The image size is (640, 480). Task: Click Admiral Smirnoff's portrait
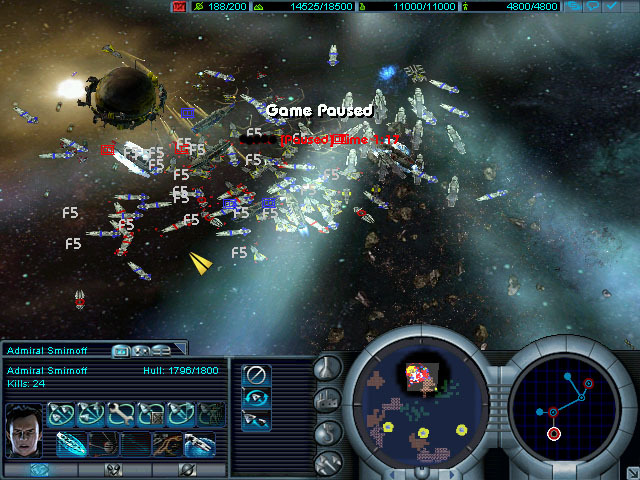(x=22, y=427)
